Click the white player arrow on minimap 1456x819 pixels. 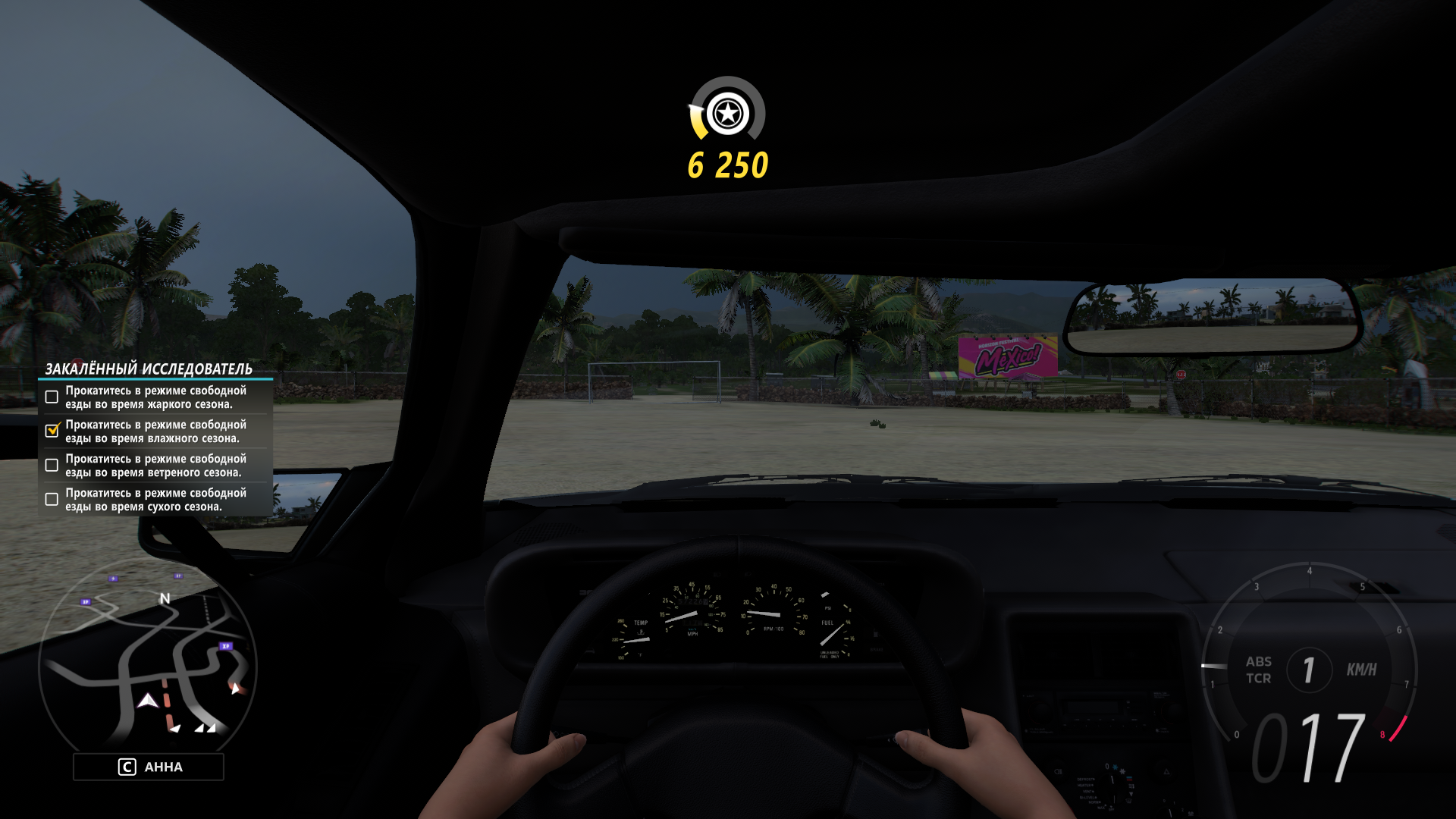(148, 701)
